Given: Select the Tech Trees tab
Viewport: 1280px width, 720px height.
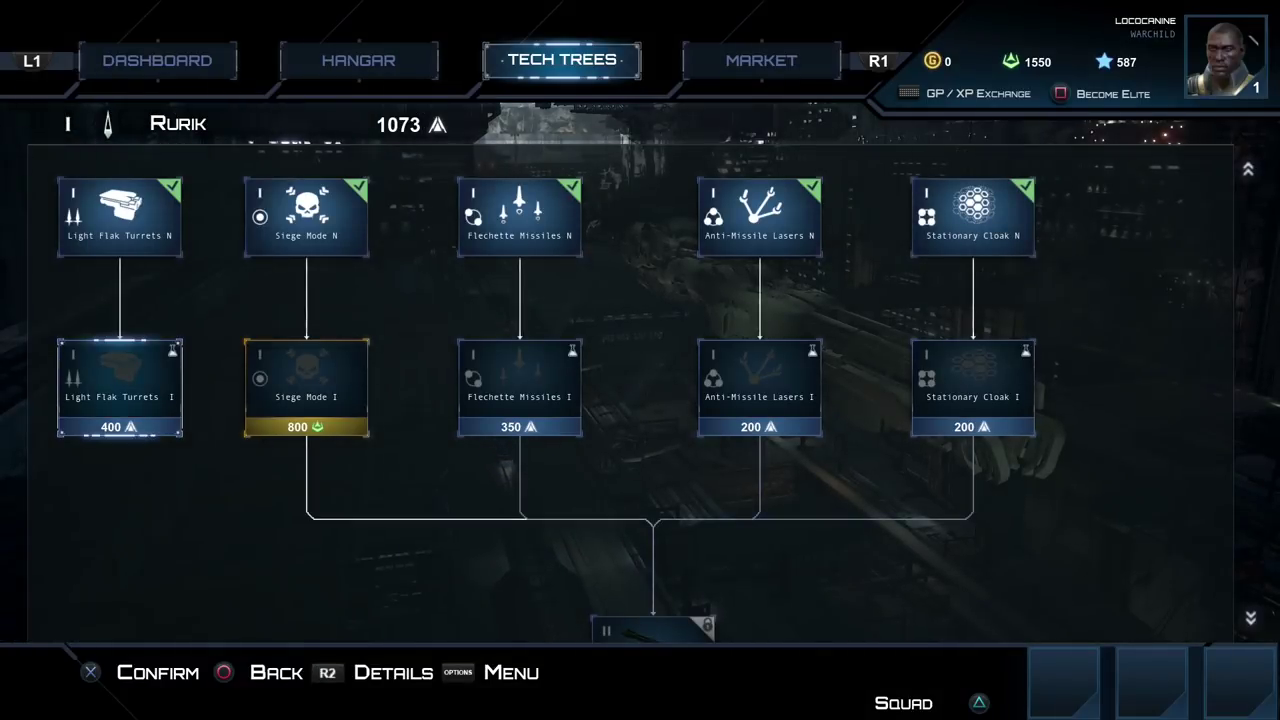Looking at the screenshot, I should [x=562, y=60].
